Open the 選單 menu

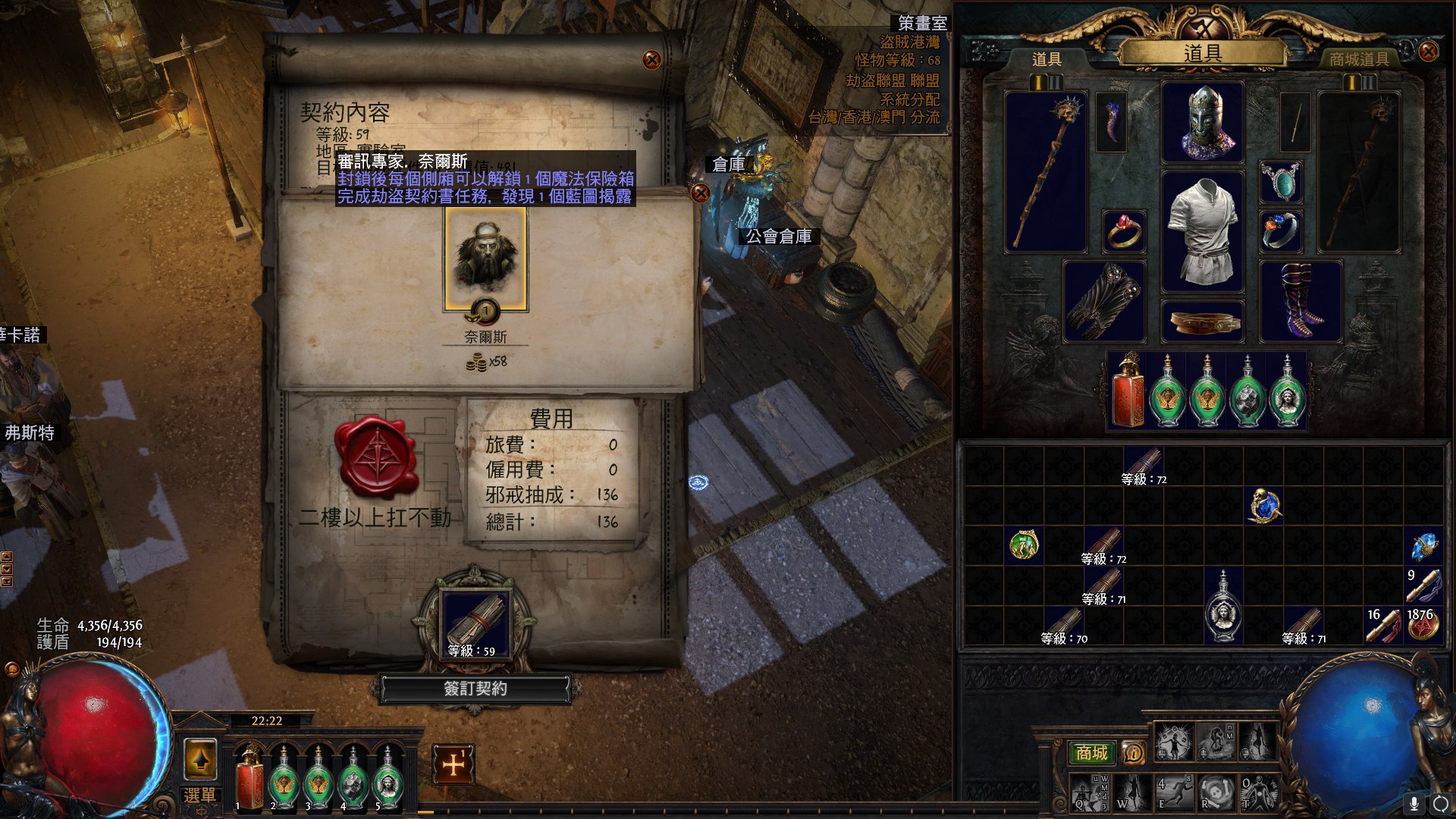(x=200, y=795)
